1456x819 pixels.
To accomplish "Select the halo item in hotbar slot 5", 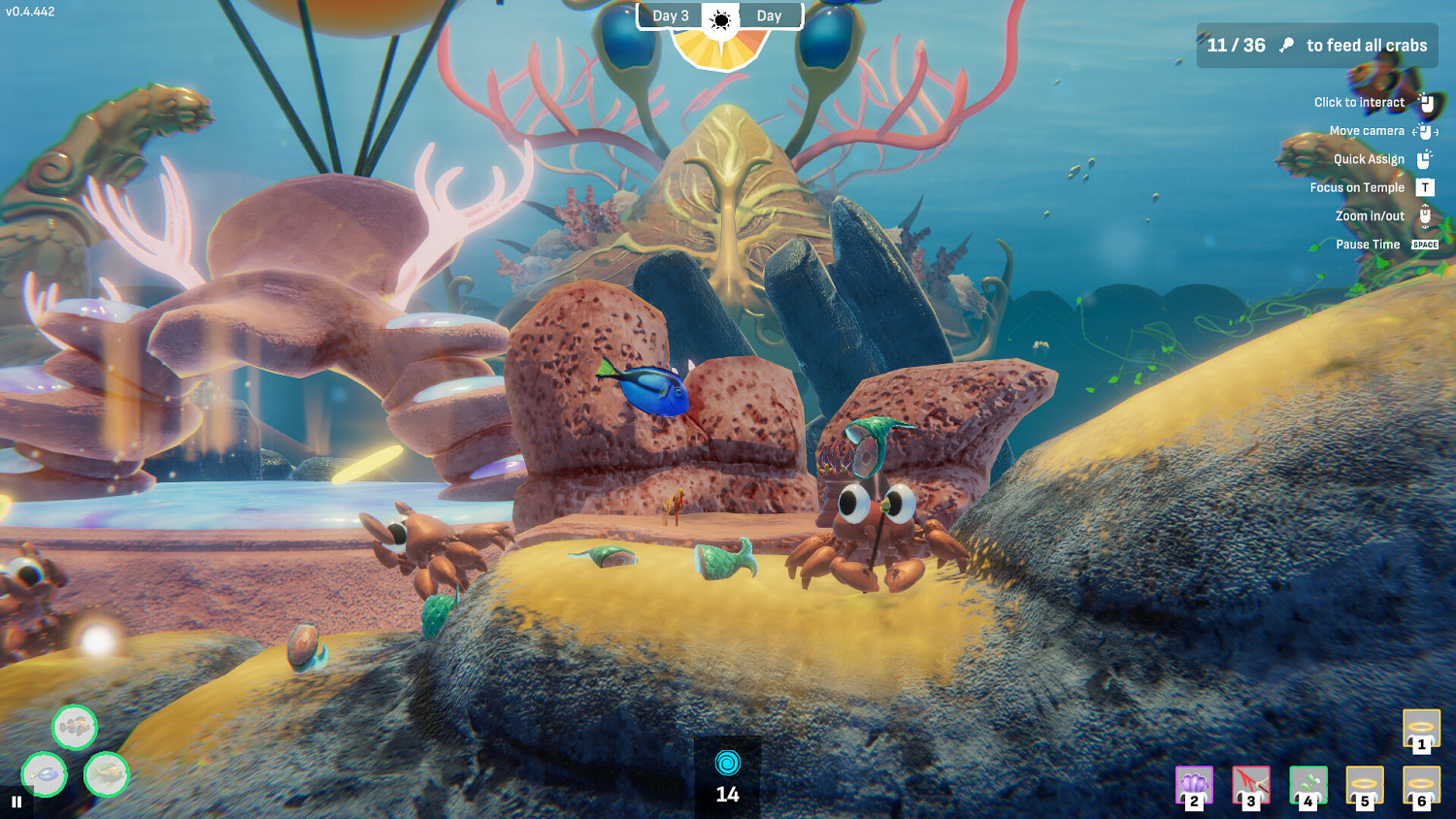I will tap(1364, 786).
